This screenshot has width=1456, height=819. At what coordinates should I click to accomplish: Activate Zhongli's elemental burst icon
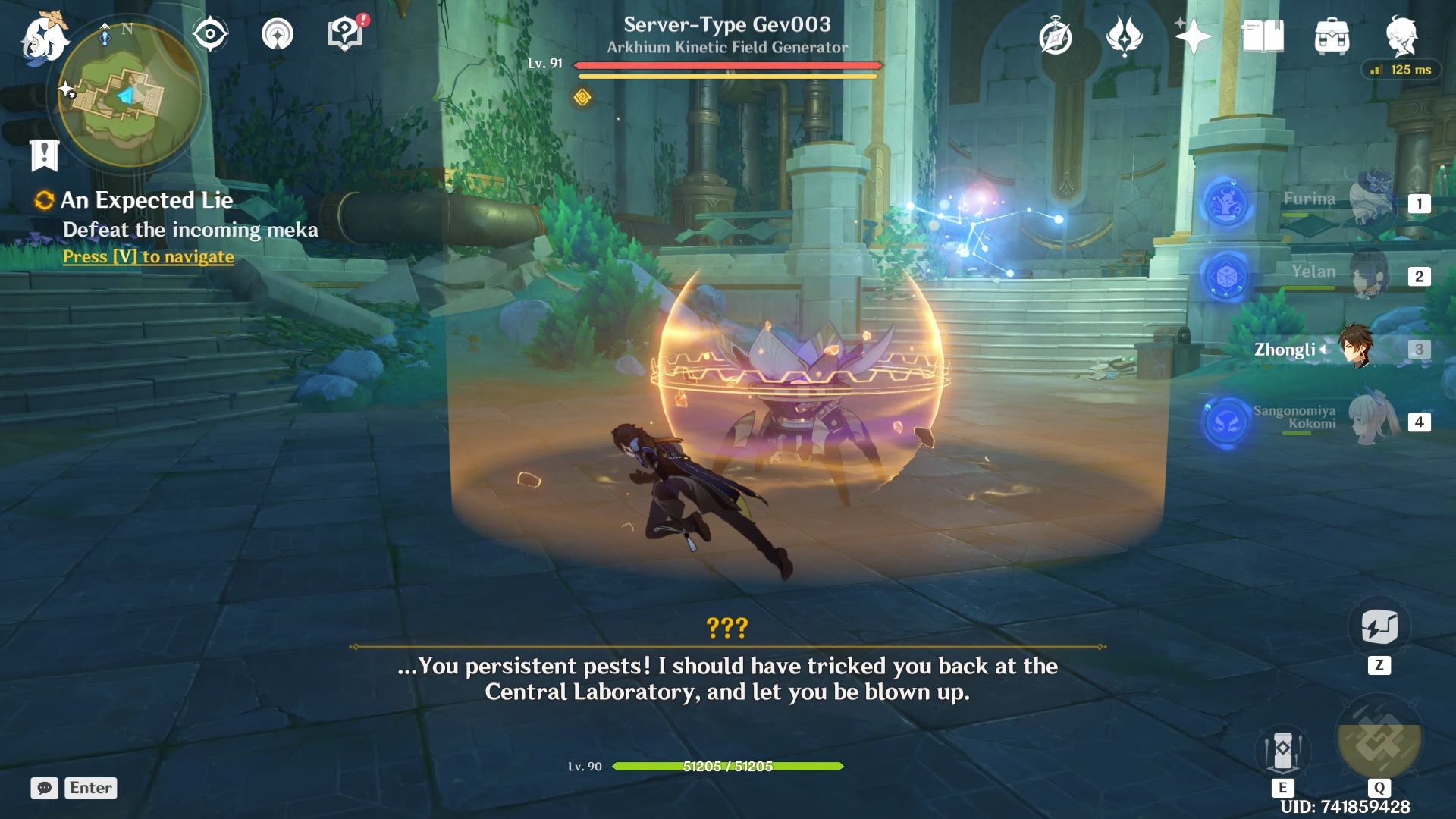click(1379, 739)
